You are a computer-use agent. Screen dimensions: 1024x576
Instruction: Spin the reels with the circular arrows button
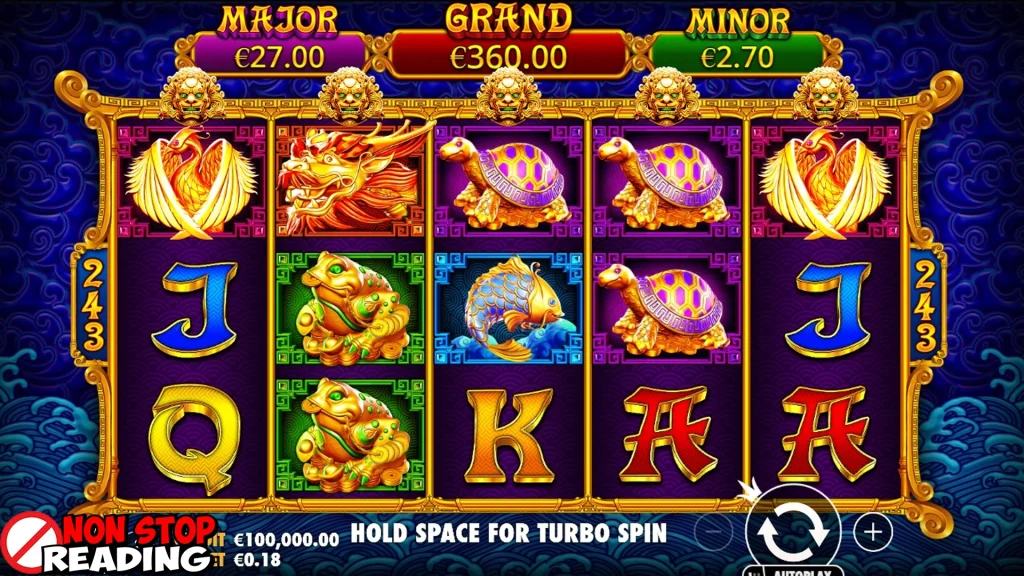tap(792, 530)
